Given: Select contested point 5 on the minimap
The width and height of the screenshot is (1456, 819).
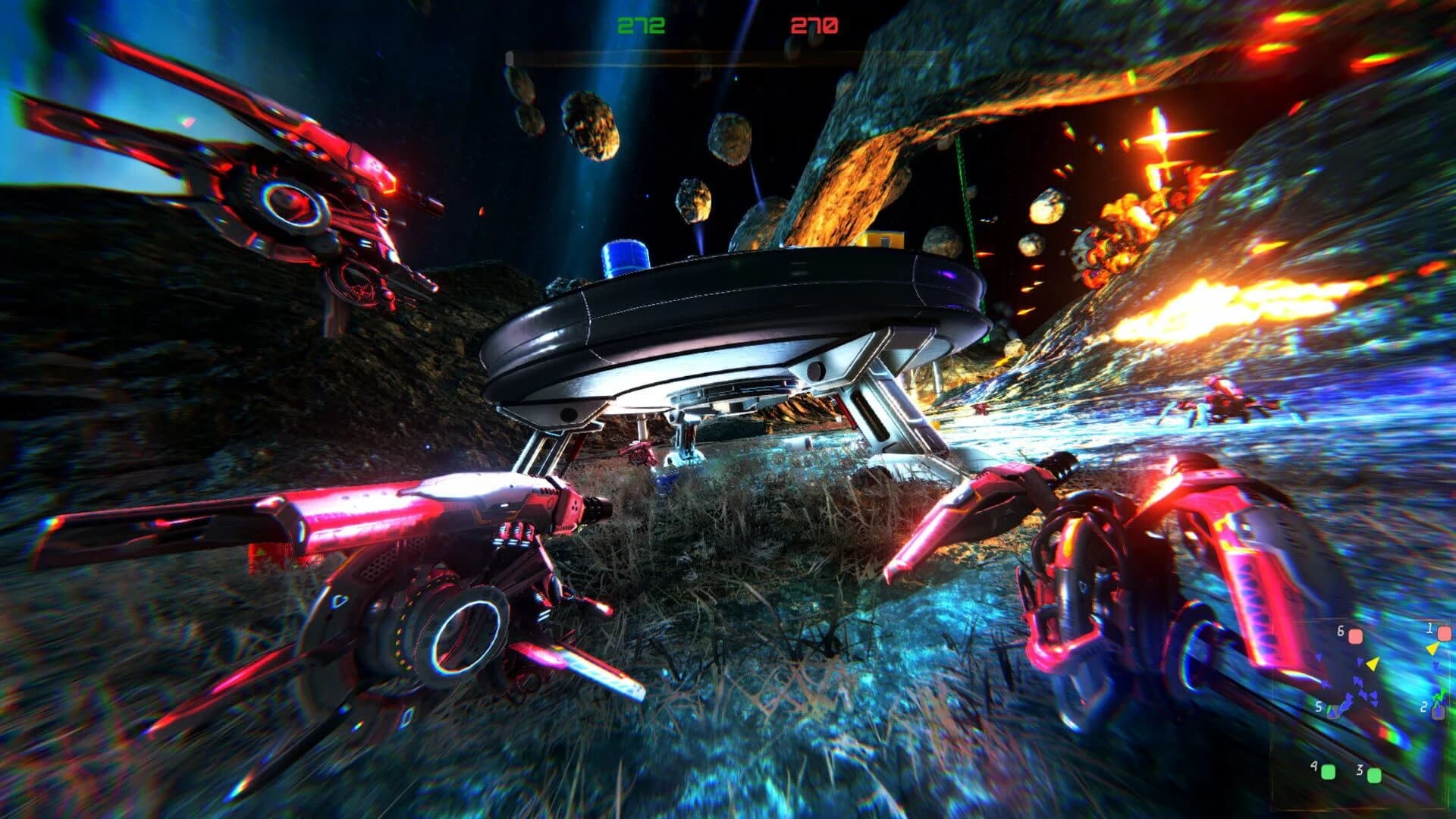Looking at the screenshot, I should (1333, 711).
